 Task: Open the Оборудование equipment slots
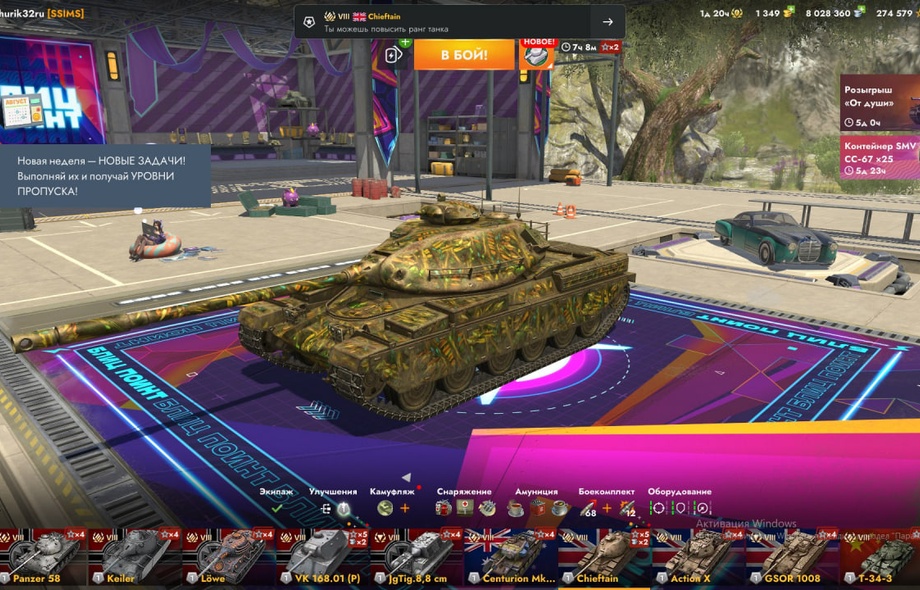point(679,507)
